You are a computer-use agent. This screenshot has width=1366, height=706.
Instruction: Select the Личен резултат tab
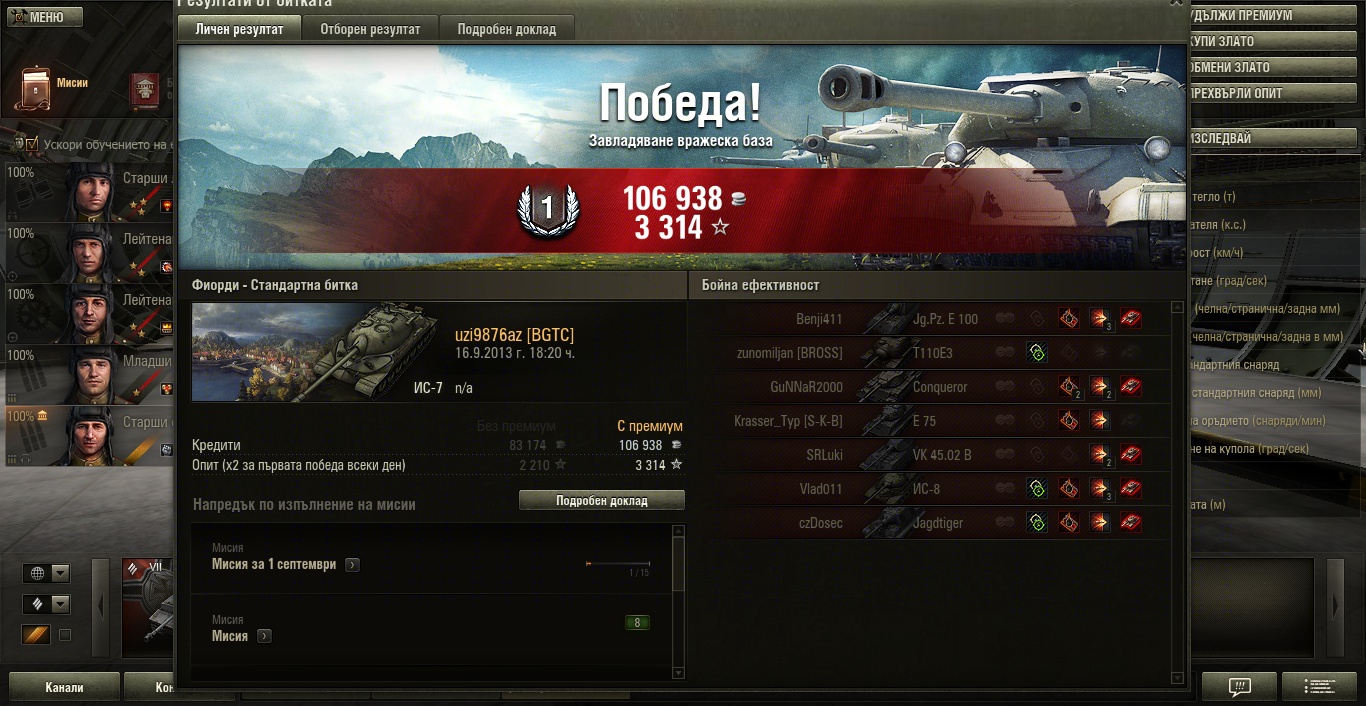click(239, 29)
